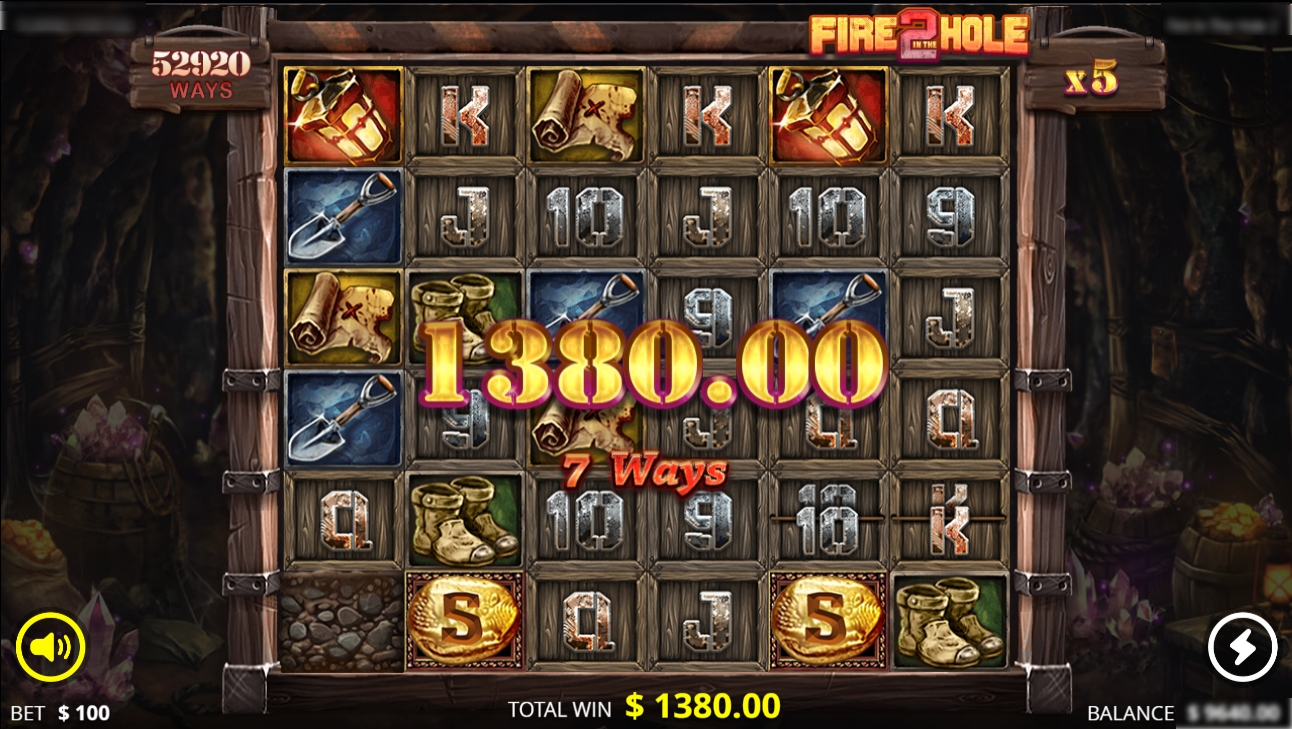Click the second golden lantern on reel five

click(x=827, y=112)
